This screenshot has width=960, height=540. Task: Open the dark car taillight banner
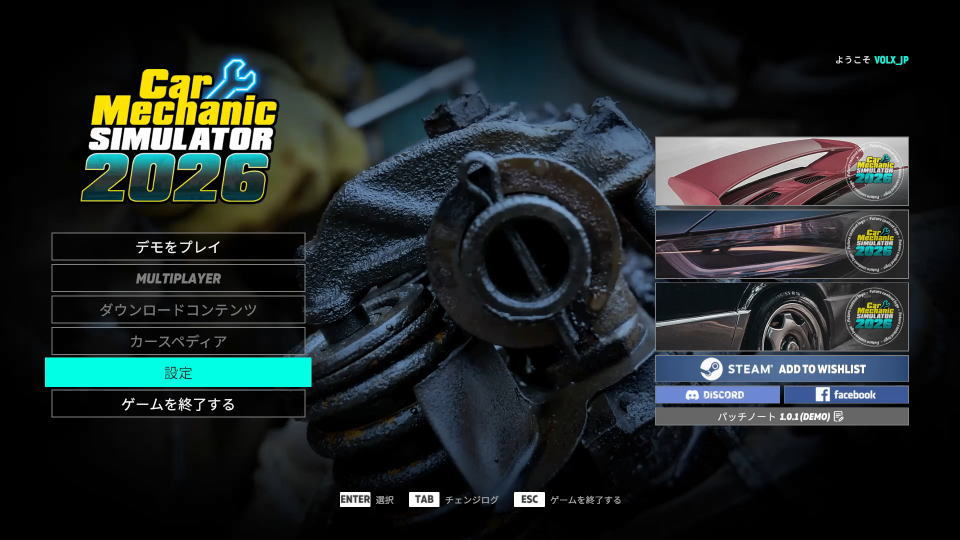click(x=781, y=244)
